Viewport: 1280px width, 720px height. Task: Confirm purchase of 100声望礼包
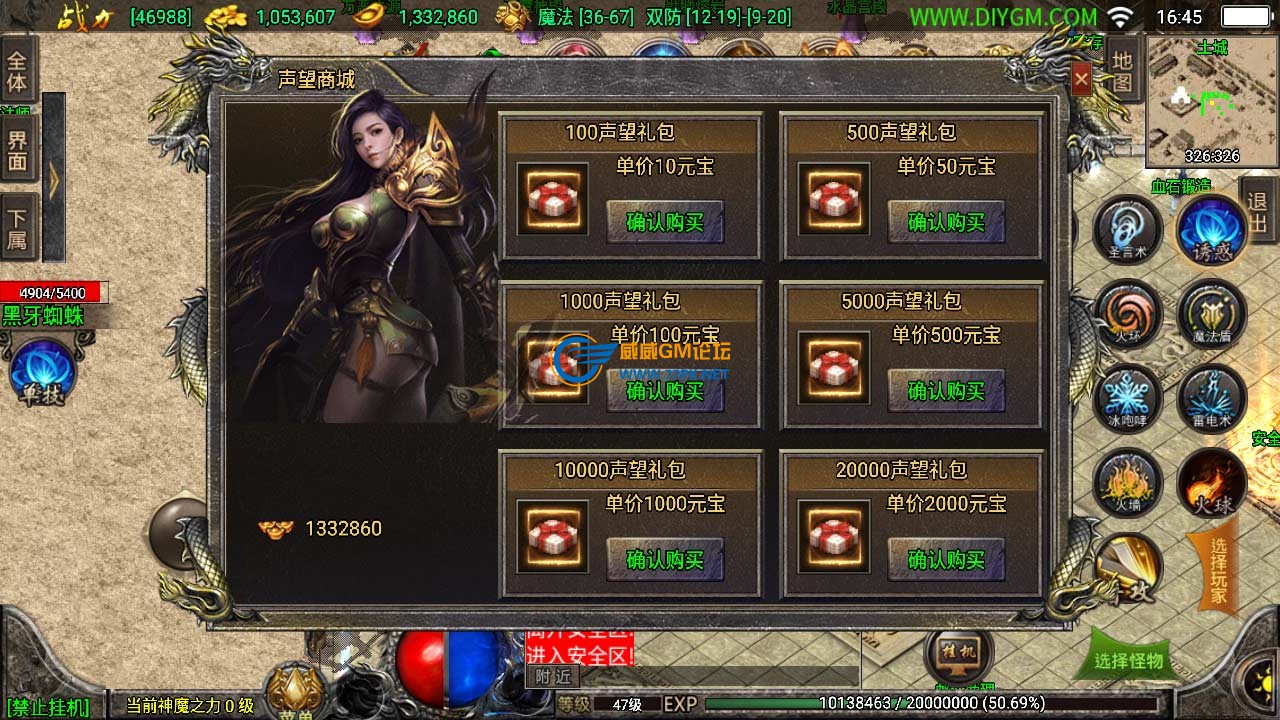(x=664, y=222)
